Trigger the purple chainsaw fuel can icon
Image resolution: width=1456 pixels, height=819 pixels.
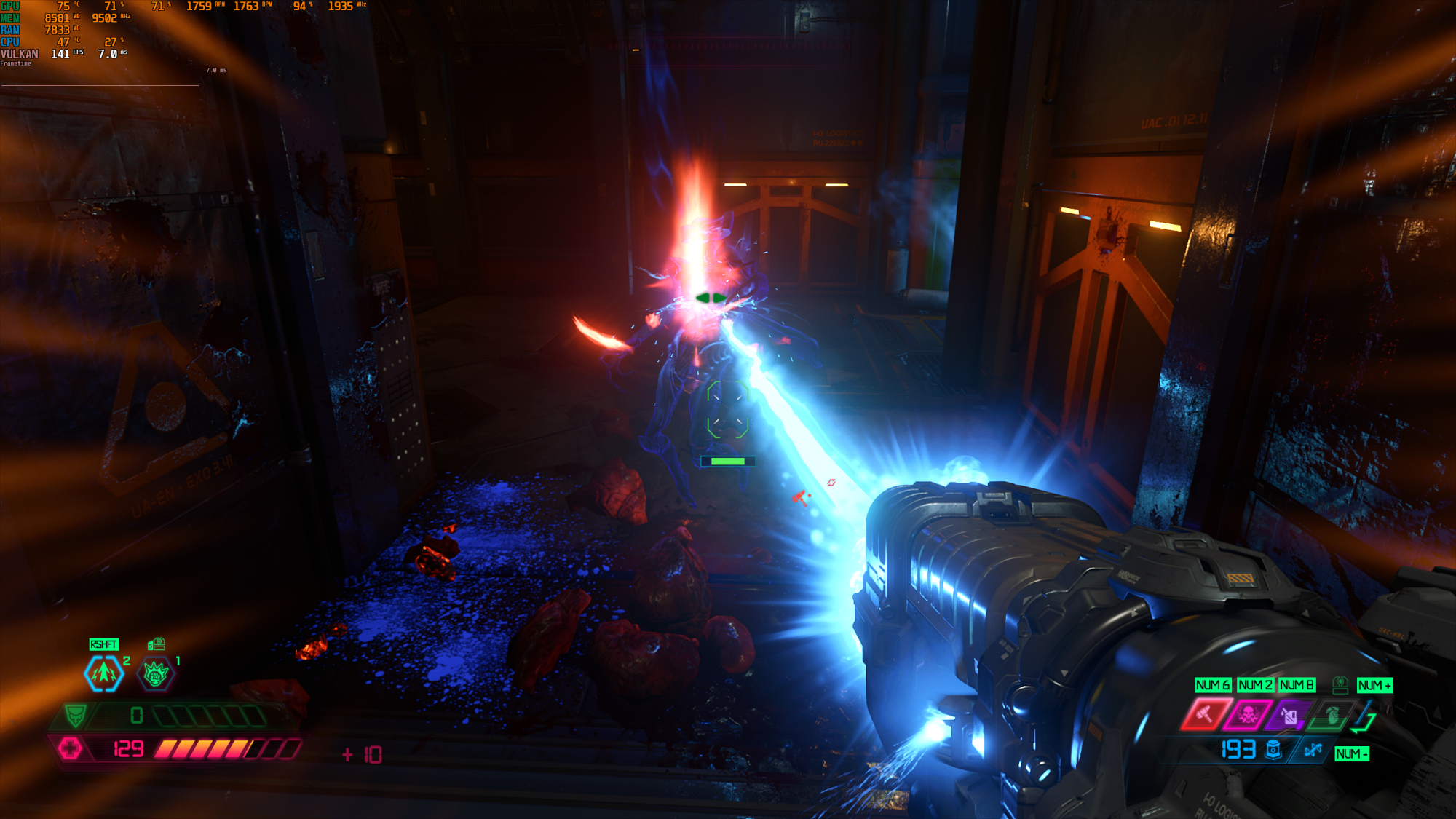pos(1289,716)
